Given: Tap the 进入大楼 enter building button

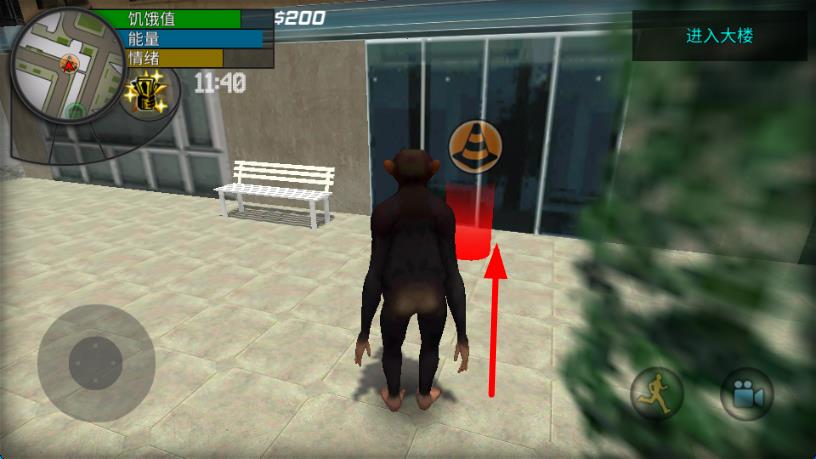Looking at the screenshot, I should coord(719,36).
